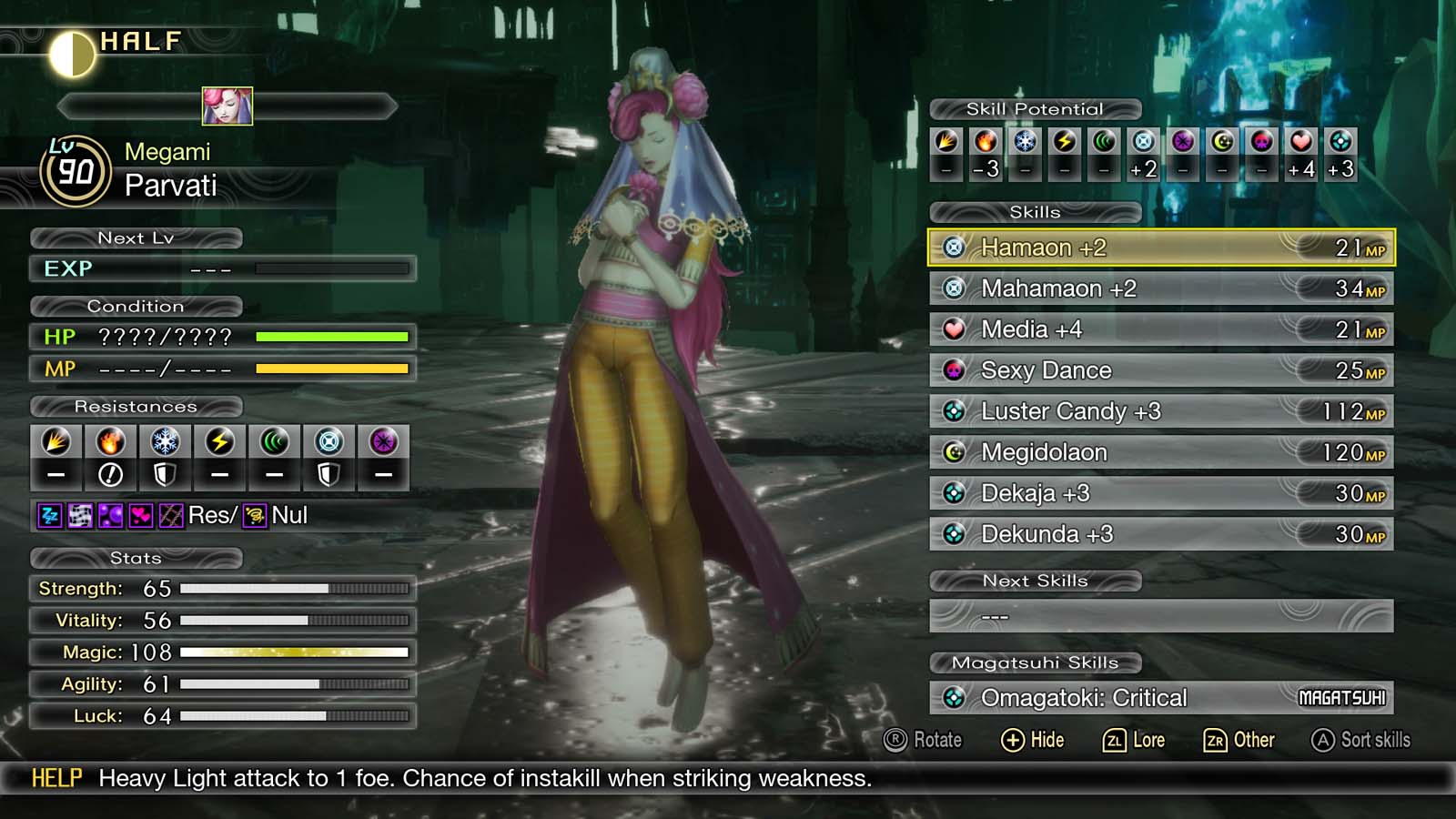Select the Fire skill potential icon
Image resolution: width=1456 pixels, height=819 pixels.
(x=985, y=141)
